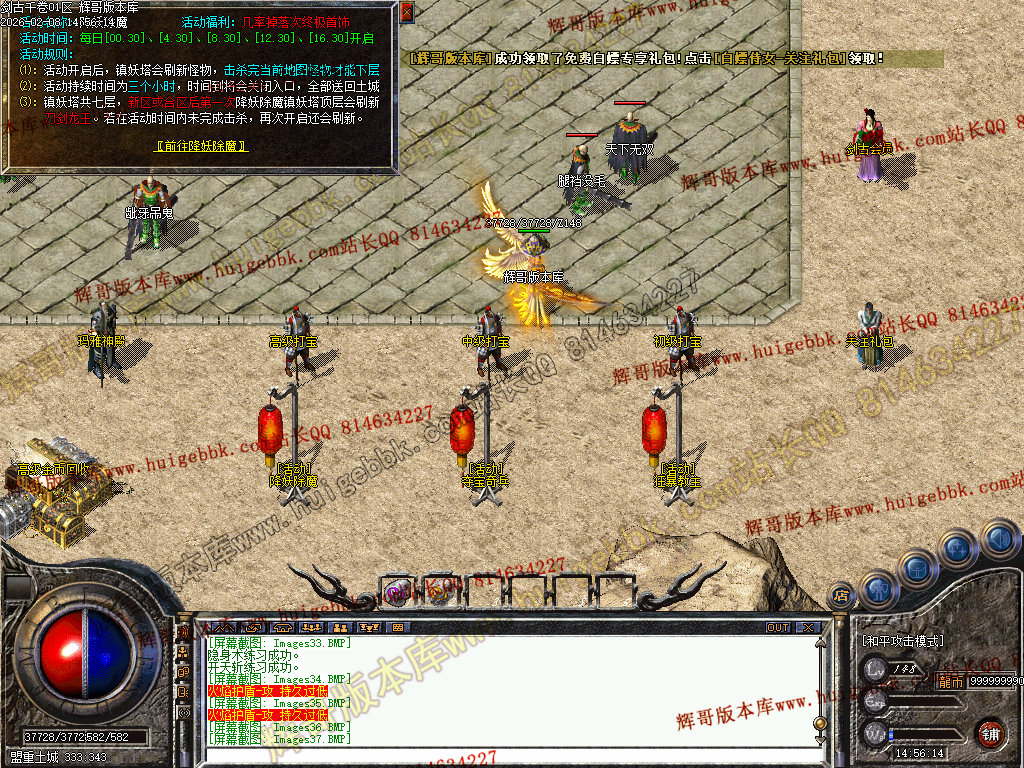Click the OUT button on the chat panel
The height and width of the screenshot is (768, 1024).
click(x=778, y=627)
